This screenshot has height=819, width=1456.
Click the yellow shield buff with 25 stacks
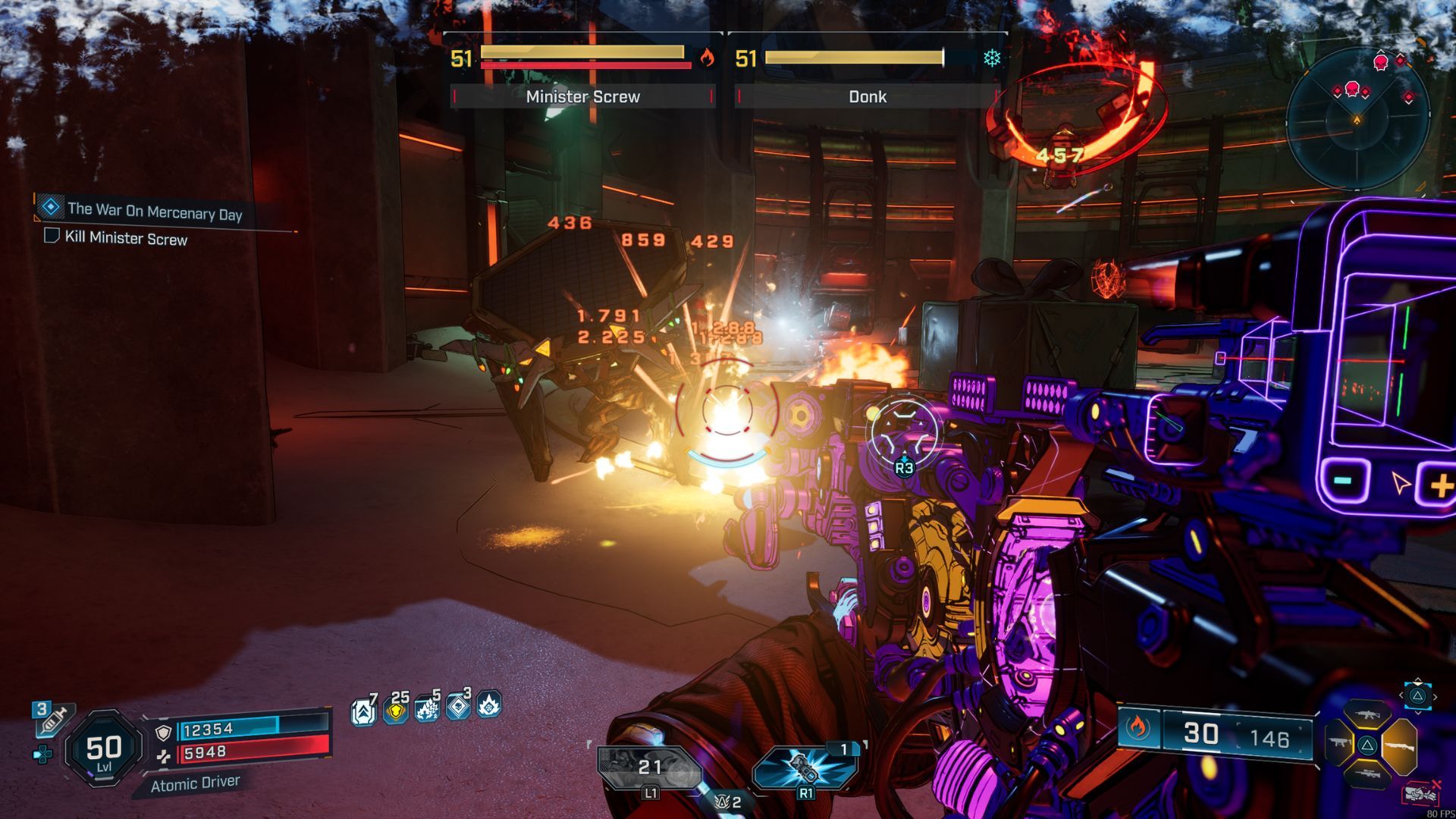pos(396,711)
